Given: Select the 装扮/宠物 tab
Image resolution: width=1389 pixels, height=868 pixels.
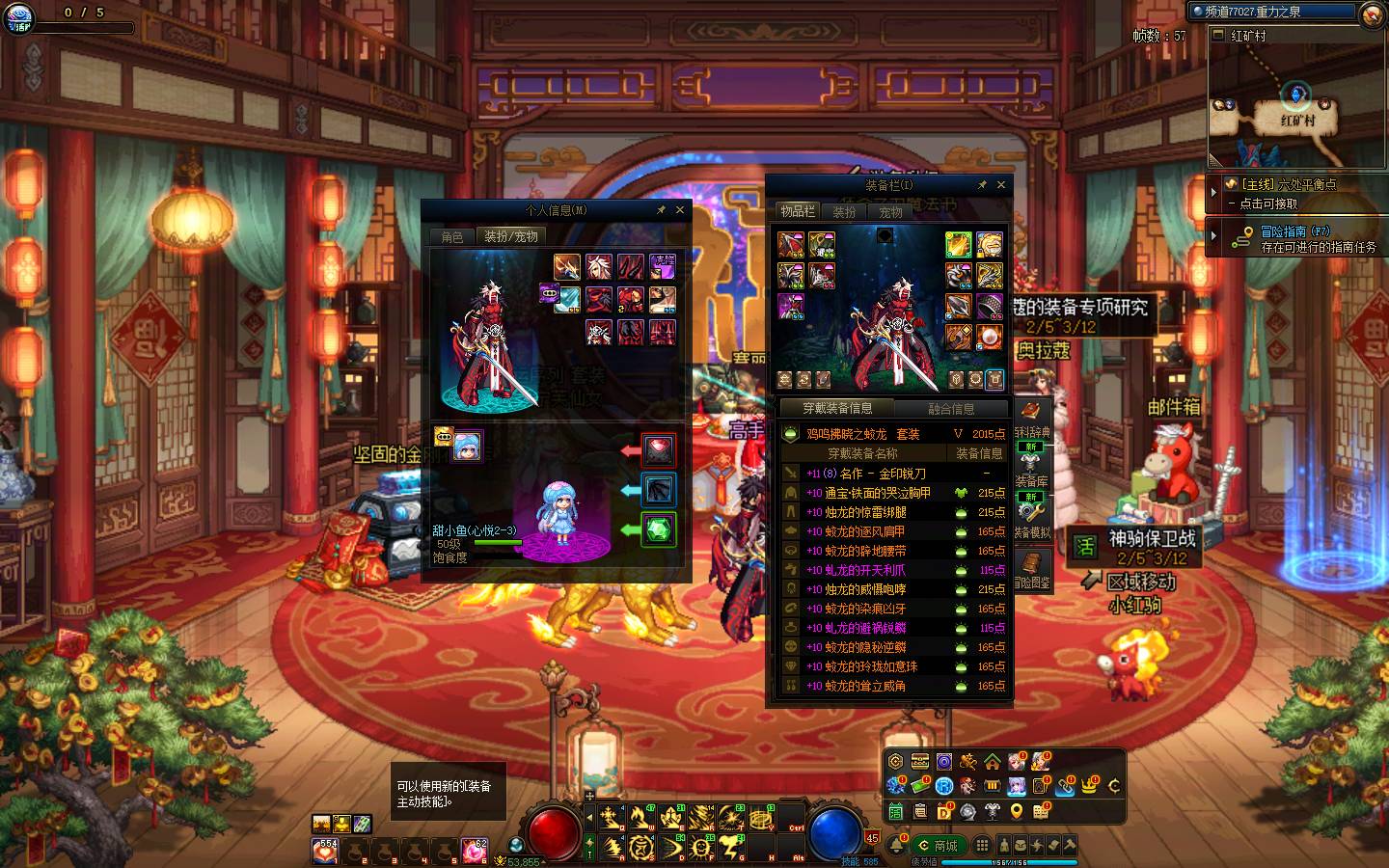Looking at the screenshot, I should pyautogui.click(x=510, y=236).
